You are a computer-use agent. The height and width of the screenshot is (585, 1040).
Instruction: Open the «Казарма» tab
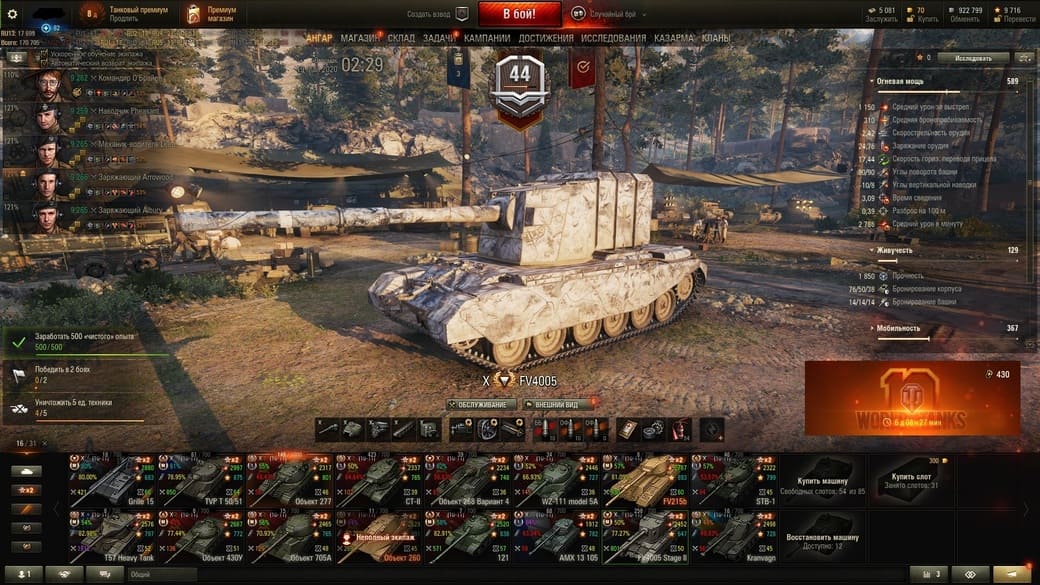(673, 38)
